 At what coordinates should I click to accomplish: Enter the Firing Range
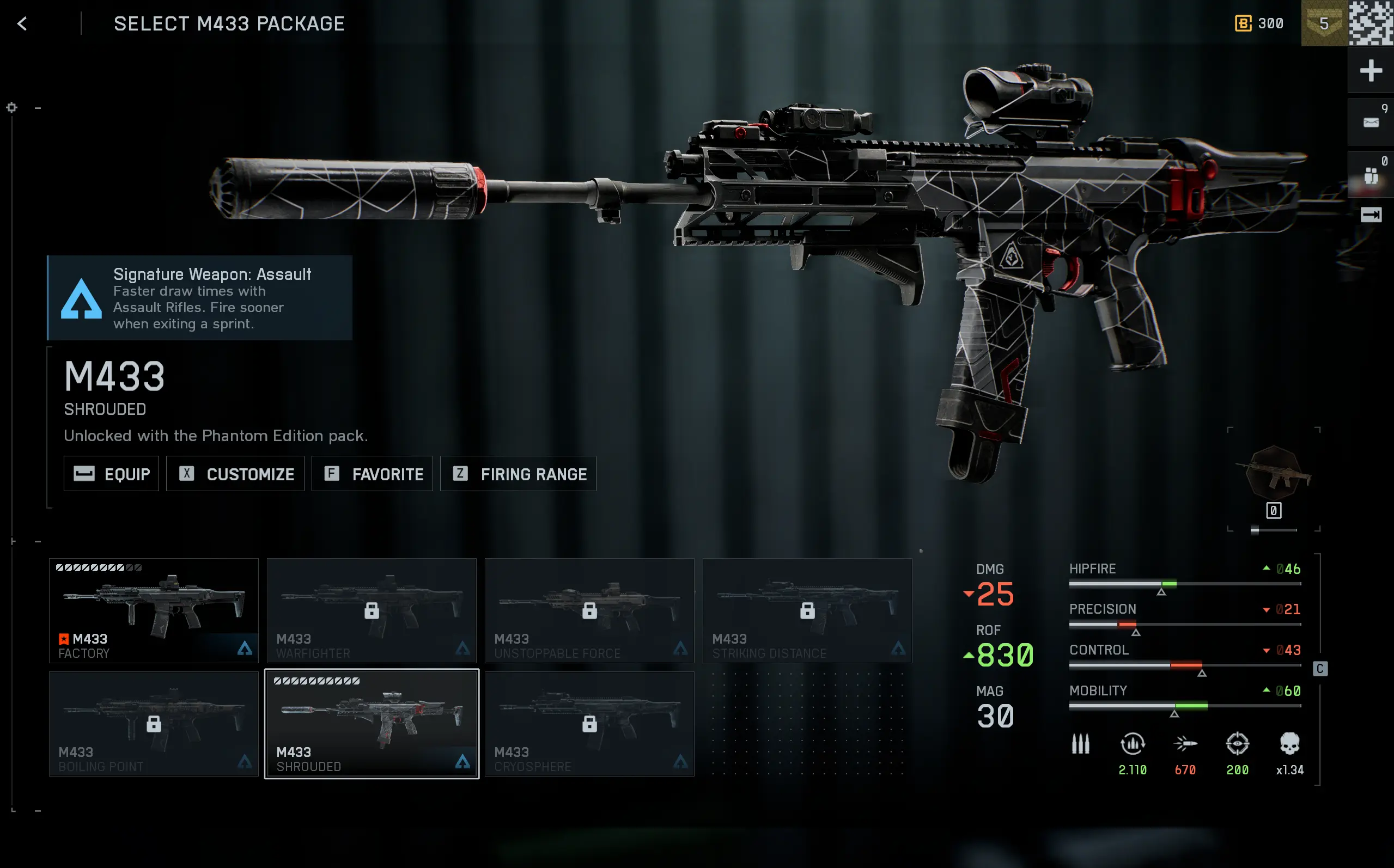(x=518, y=474)
